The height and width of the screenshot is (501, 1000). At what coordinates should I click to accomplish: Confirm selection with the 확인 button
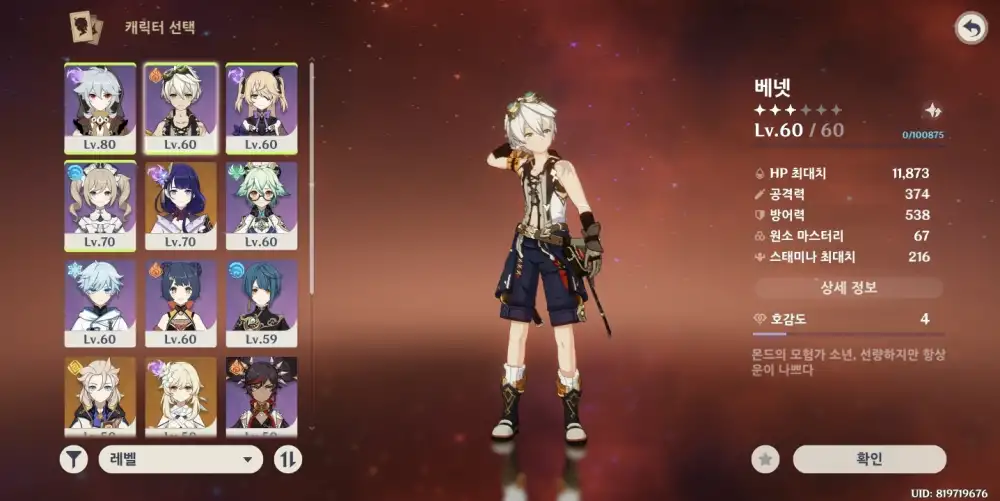tap(869, 459)
